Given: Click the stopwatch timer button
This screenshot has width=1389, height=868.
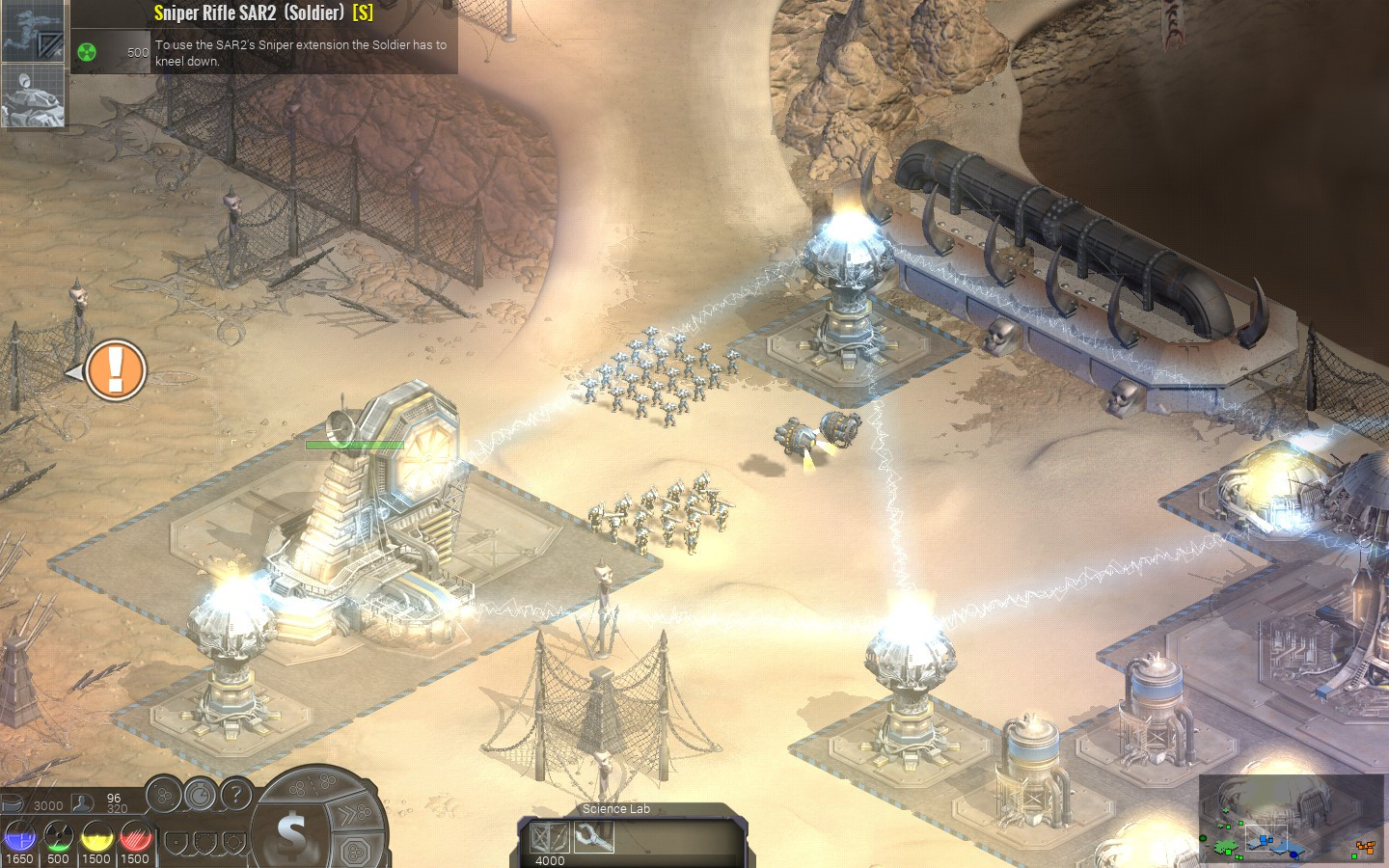Looking at the screenshot, I should click(x=200, y=796).
